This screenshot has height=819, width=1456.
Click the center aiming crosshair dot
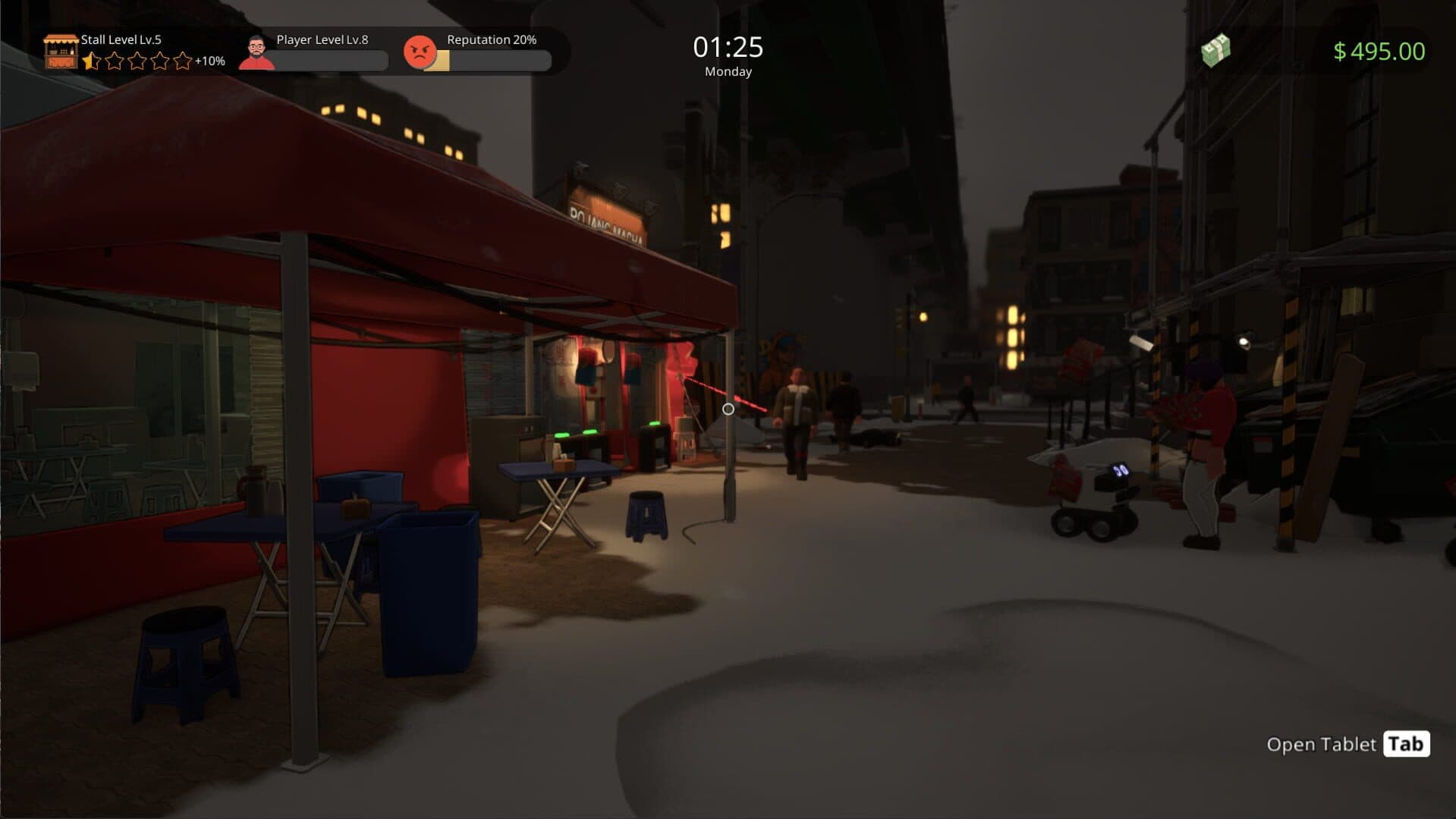click(x=728, y=409)
